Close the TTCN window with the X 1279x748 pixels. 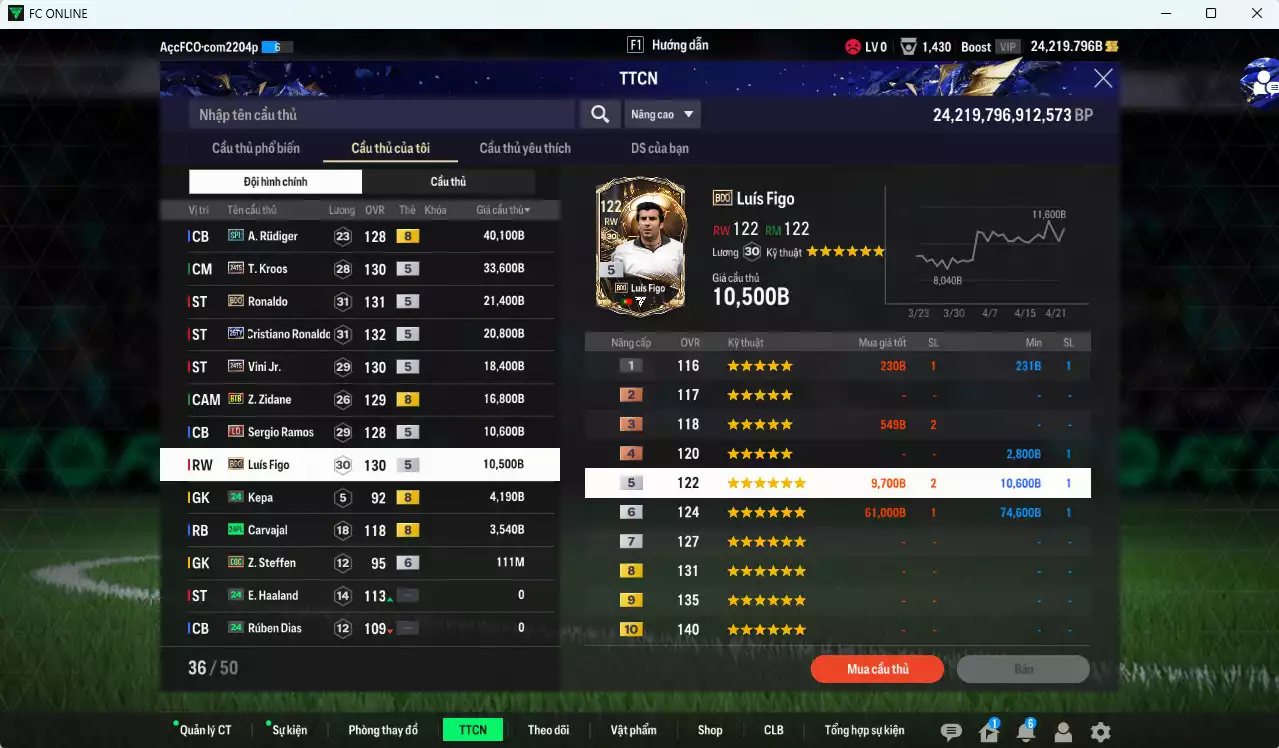pyautogui.click(x=1103, y=79)
